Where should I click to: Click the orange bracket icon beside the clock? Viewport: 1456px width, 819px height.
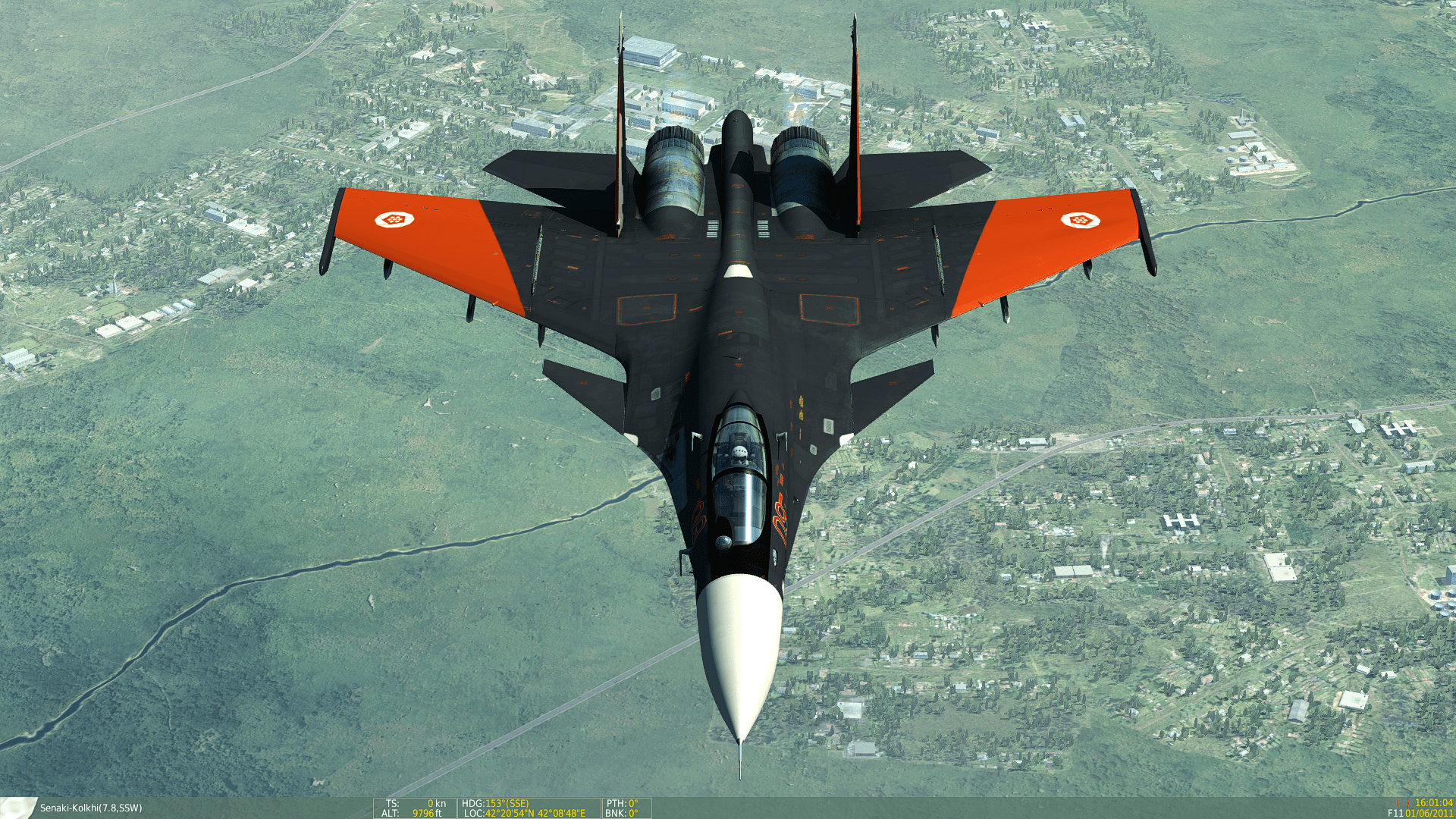(1403, 803)
